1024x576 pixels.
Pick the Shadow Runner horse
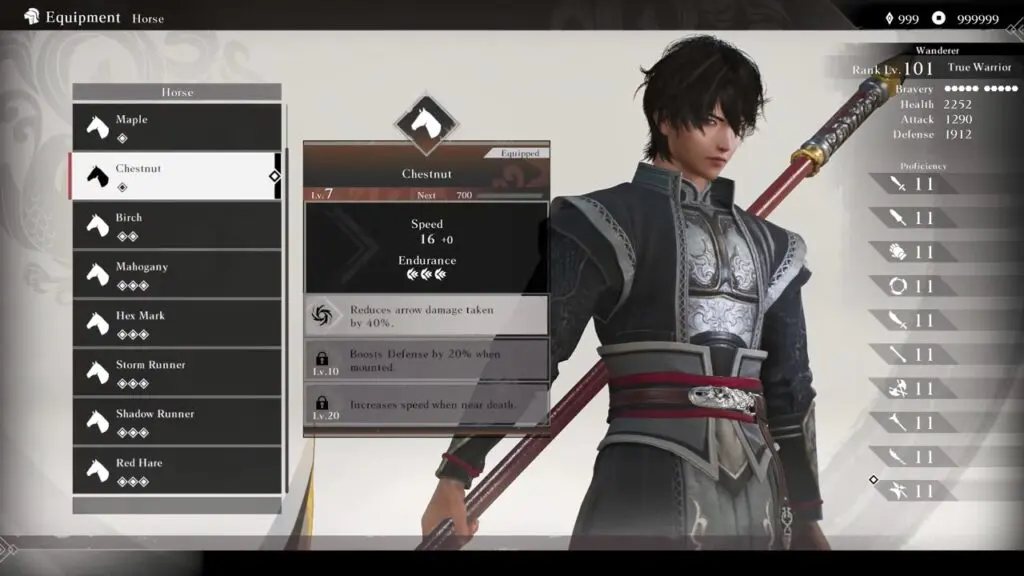tap(177, 421)
